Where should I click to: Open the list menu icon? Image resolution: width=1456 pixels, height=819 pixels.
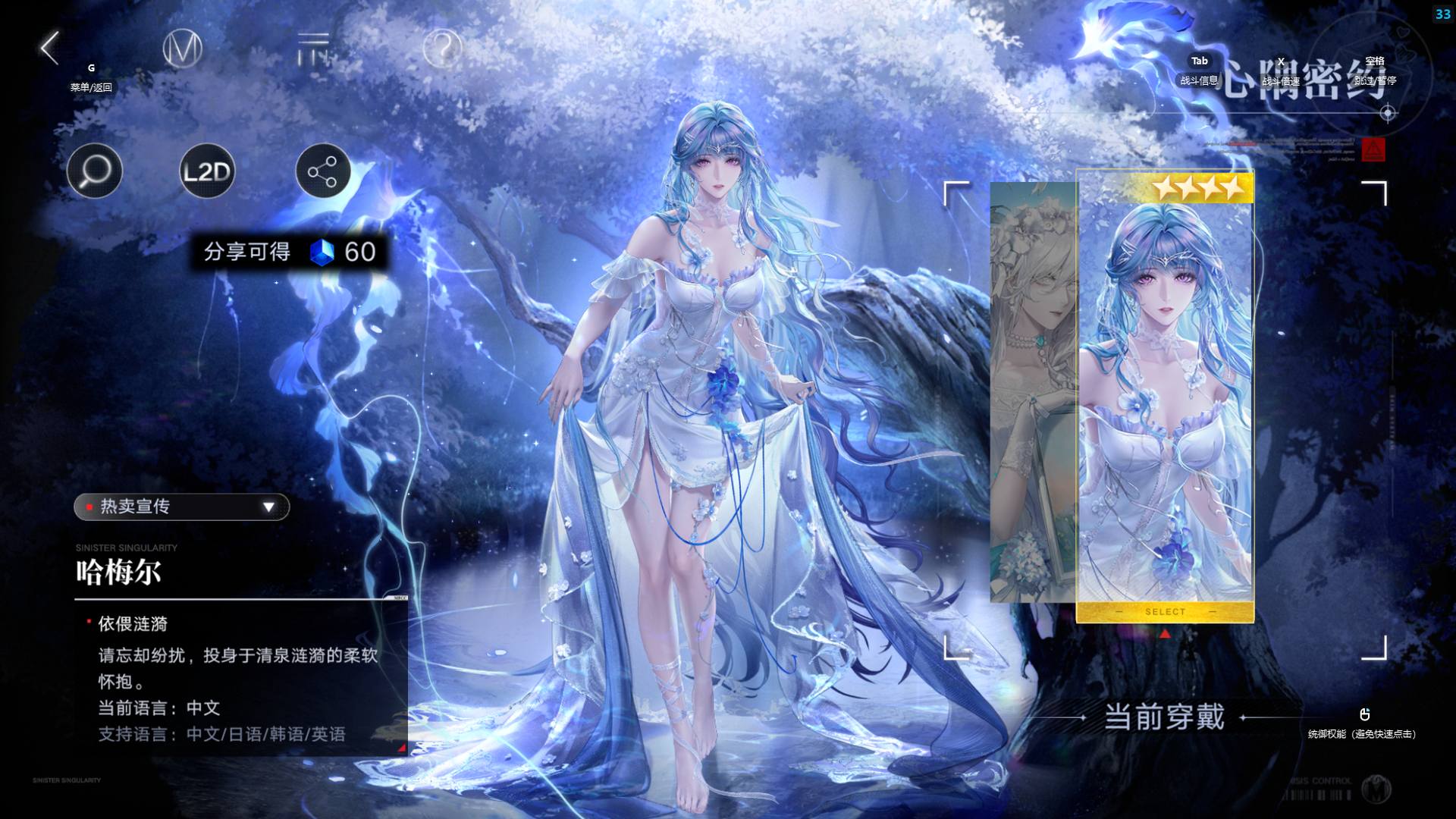(313, 49)
